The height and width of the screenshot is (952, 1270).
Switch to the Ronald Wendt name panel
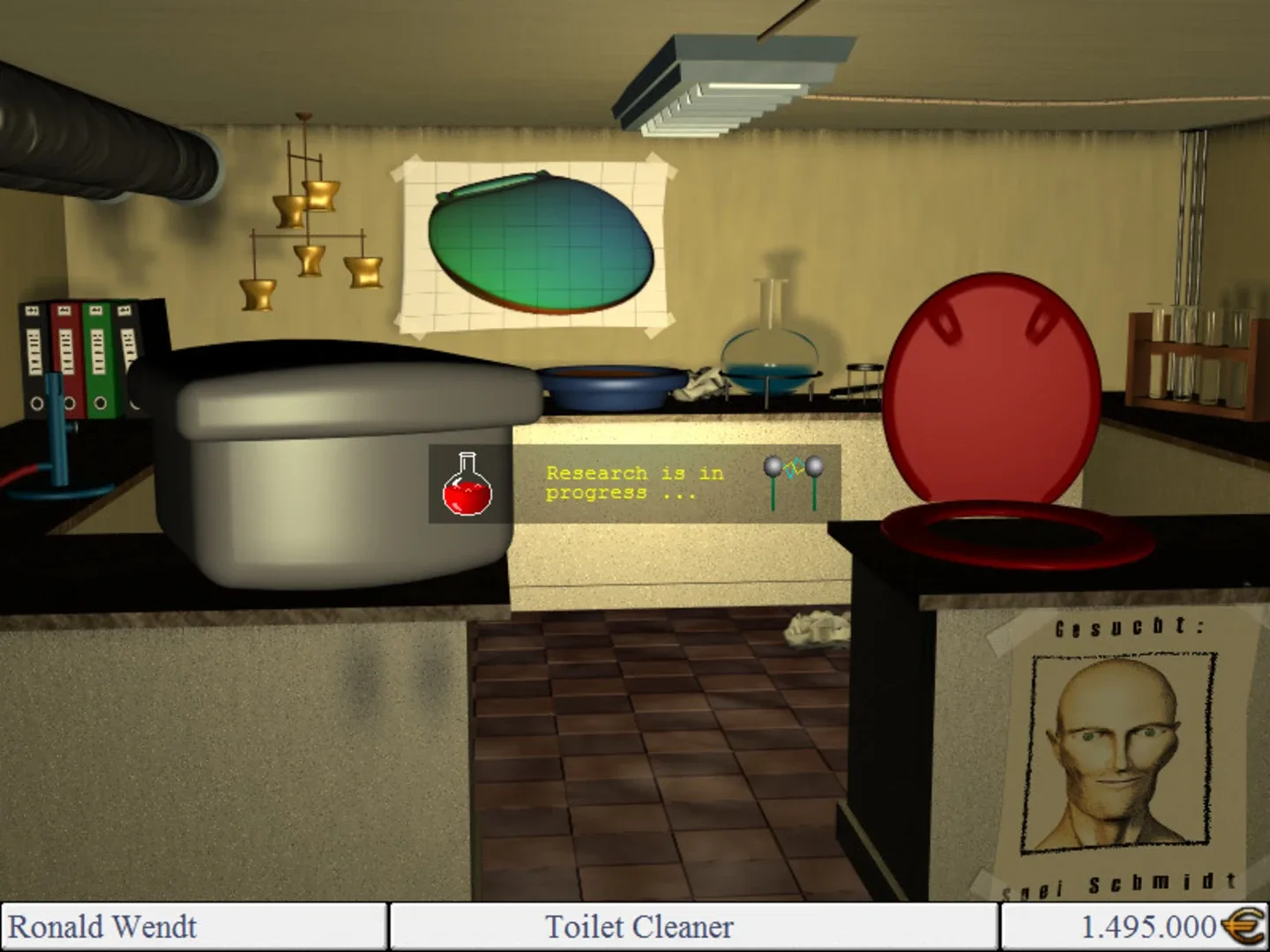click(x=106, y=926)
